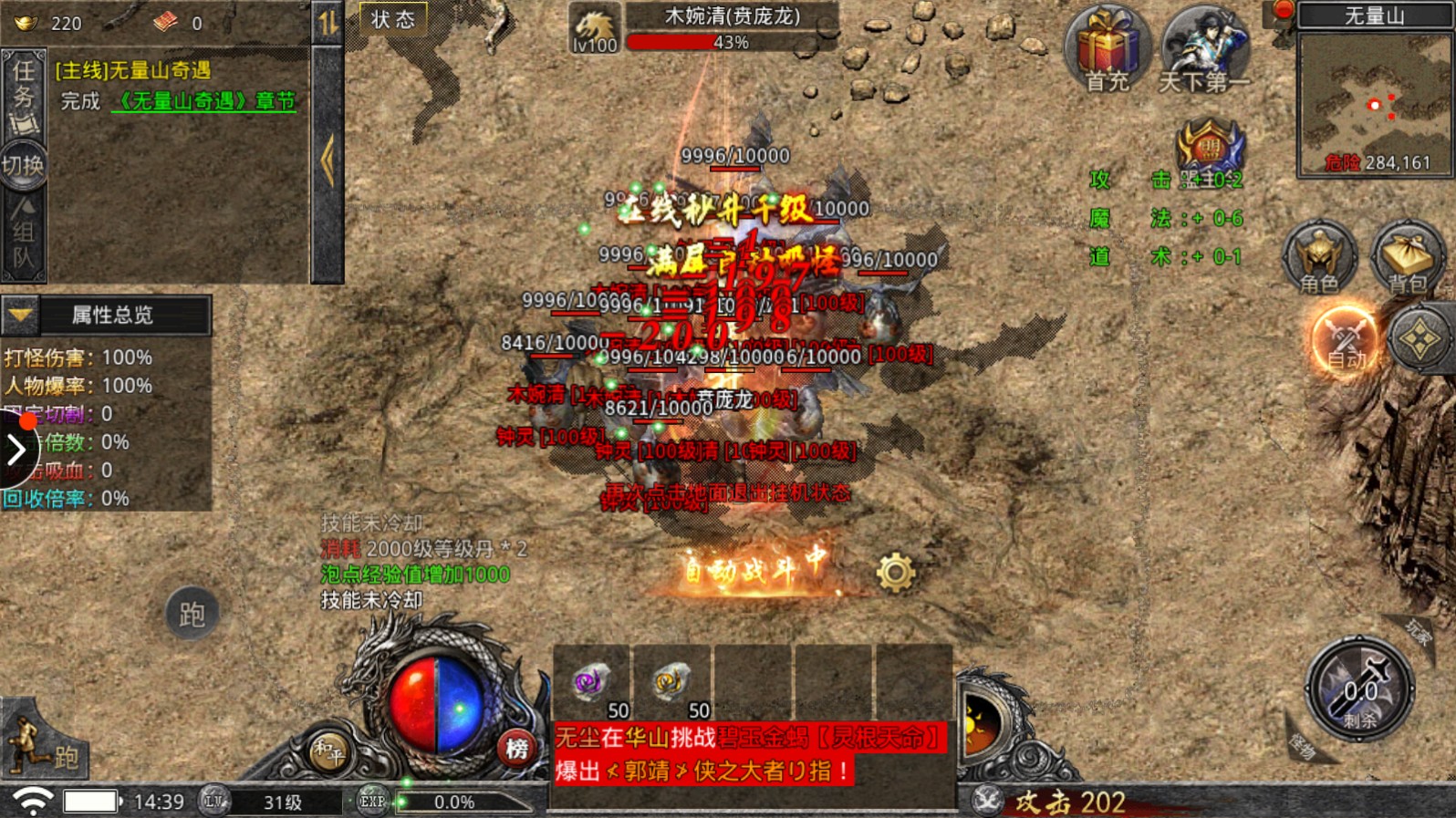Collapse the 属性总览 attributes dropdown
The image size is (1456, 818).
pyautogui.click(x=20, y=316)
